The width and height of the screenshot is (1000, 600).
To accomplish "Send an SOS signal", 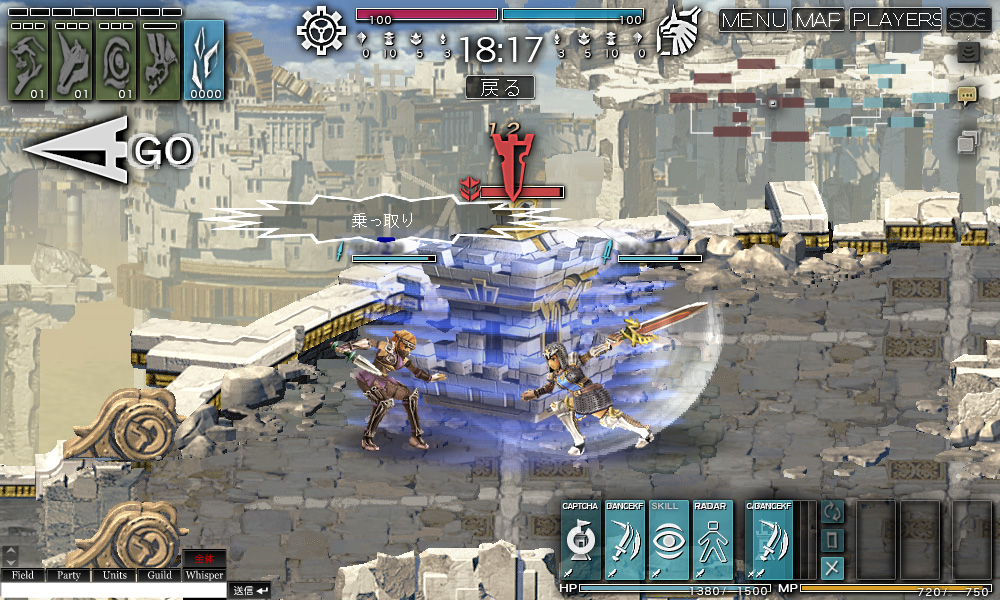I will click(x=969, y=20).
